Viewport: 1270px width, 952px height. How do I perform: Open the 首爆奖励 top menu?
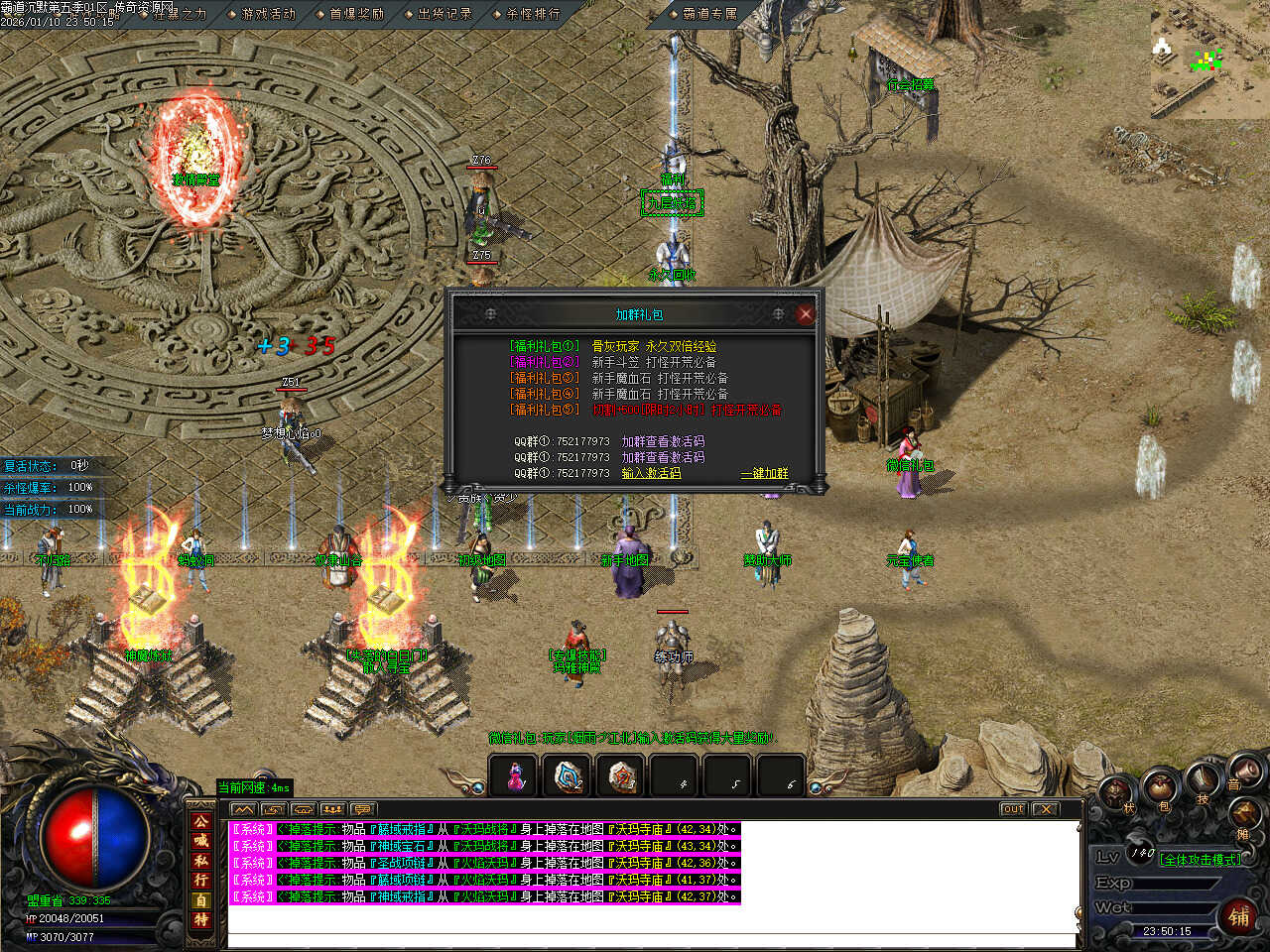click(x=355, y=14)
